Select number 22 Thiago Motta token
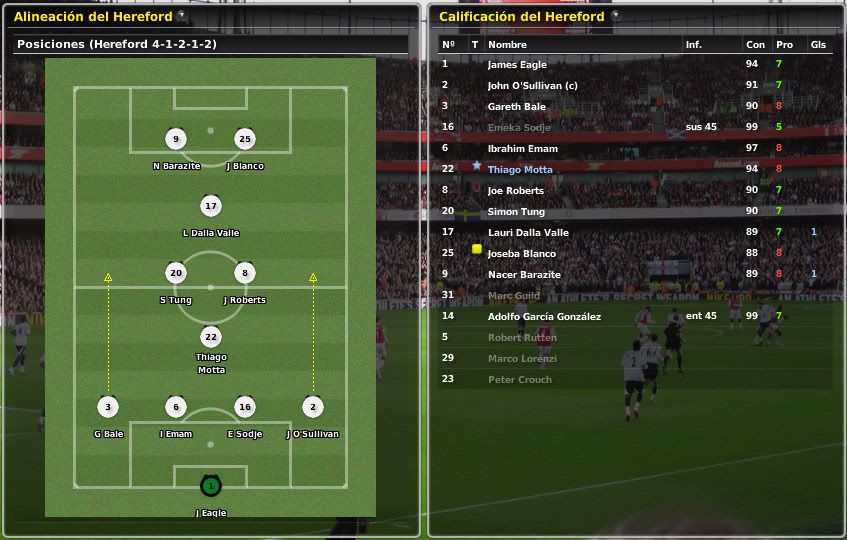Image resolution: width=847 pixels, height=540 pixels. [210, 337]
